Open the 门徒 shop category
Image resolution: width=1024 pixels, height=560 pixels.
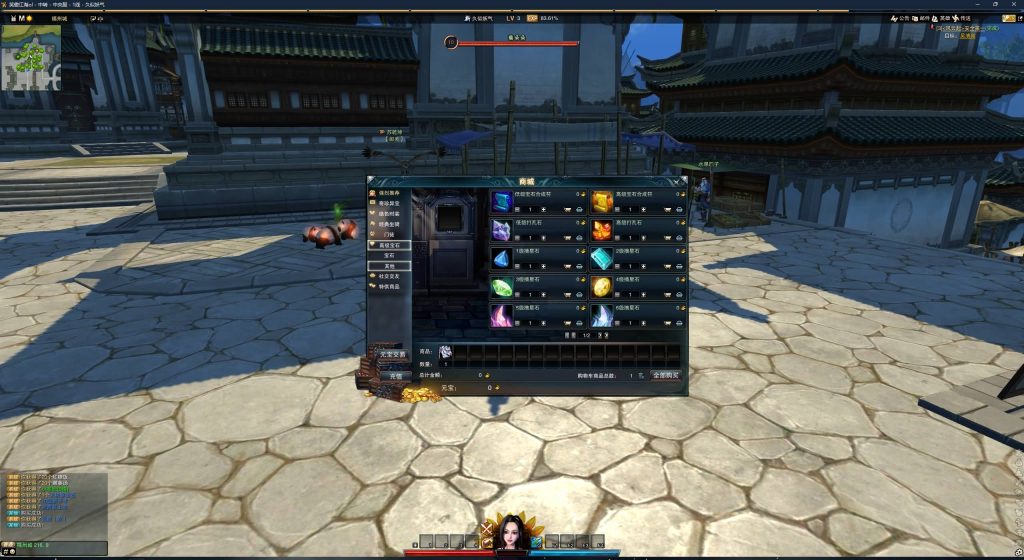[390, 234]
